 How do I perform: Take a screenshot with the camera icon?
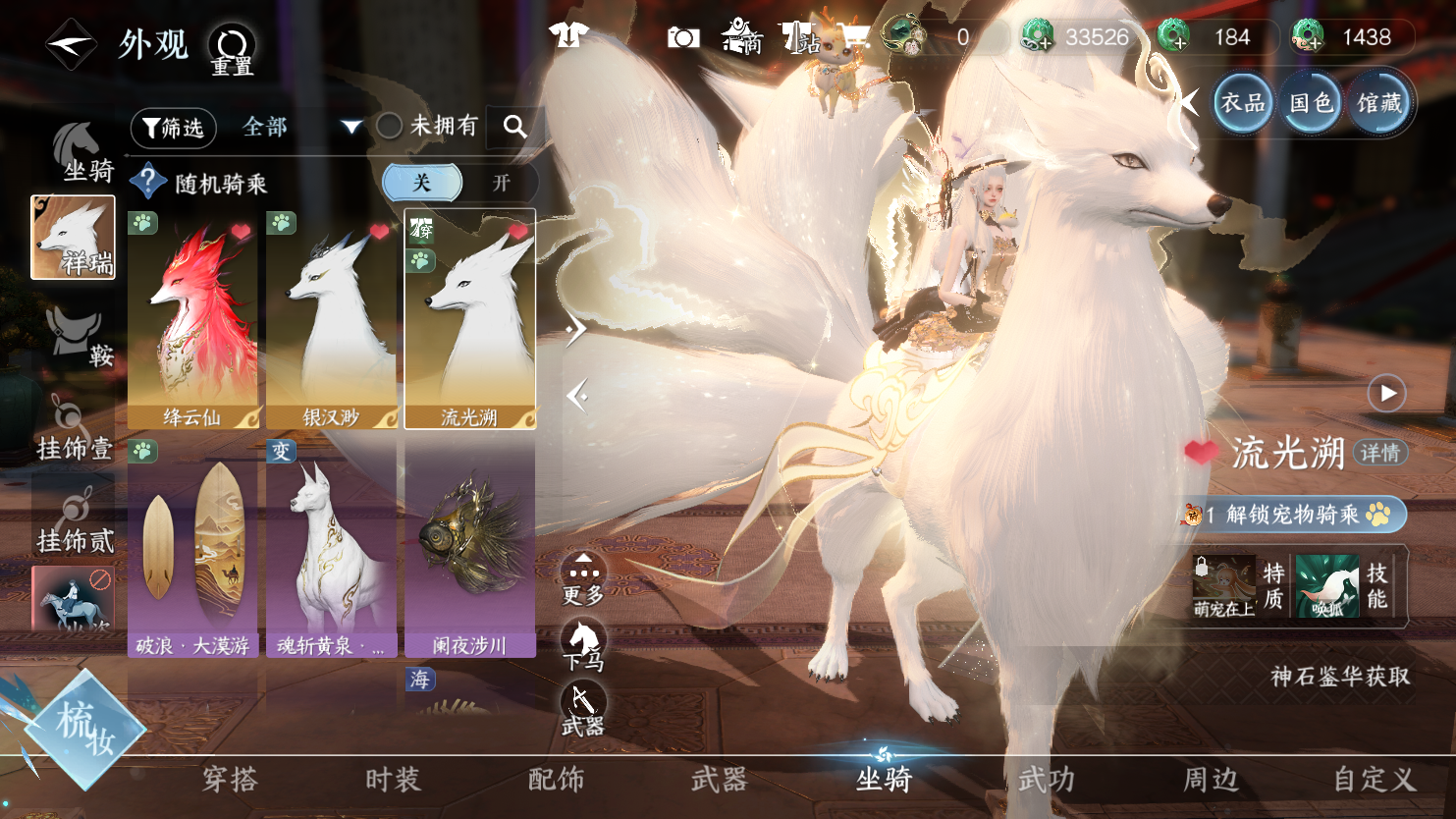[683, 38]
